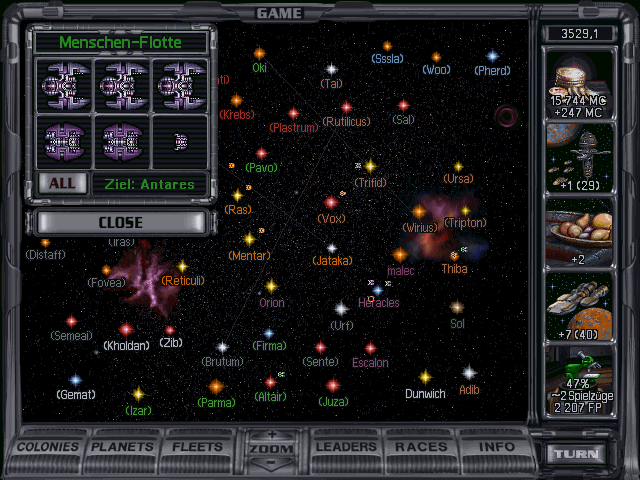Select the Sol star system on the map

point(457,308)
